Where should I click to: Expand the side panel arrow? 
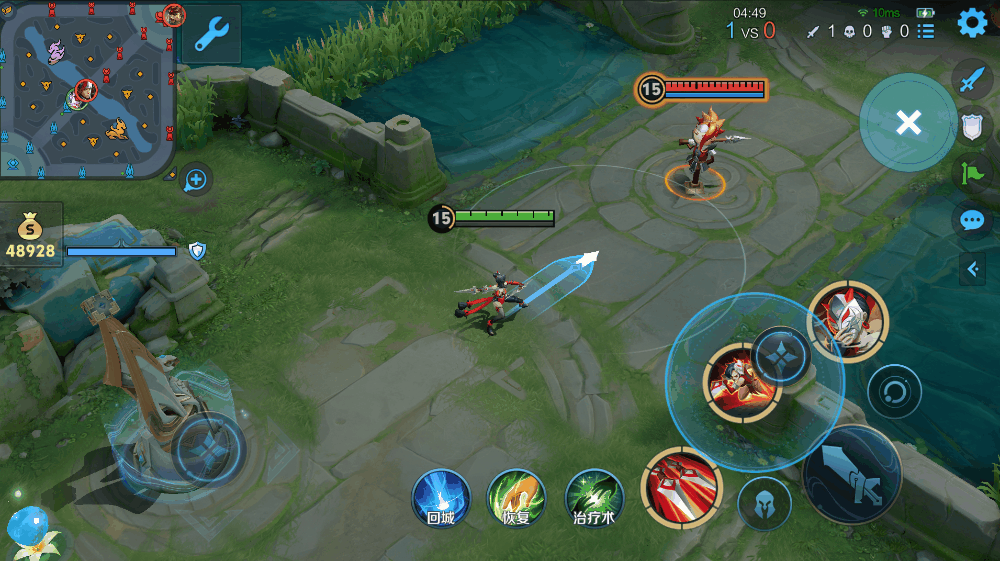(972, 268)
